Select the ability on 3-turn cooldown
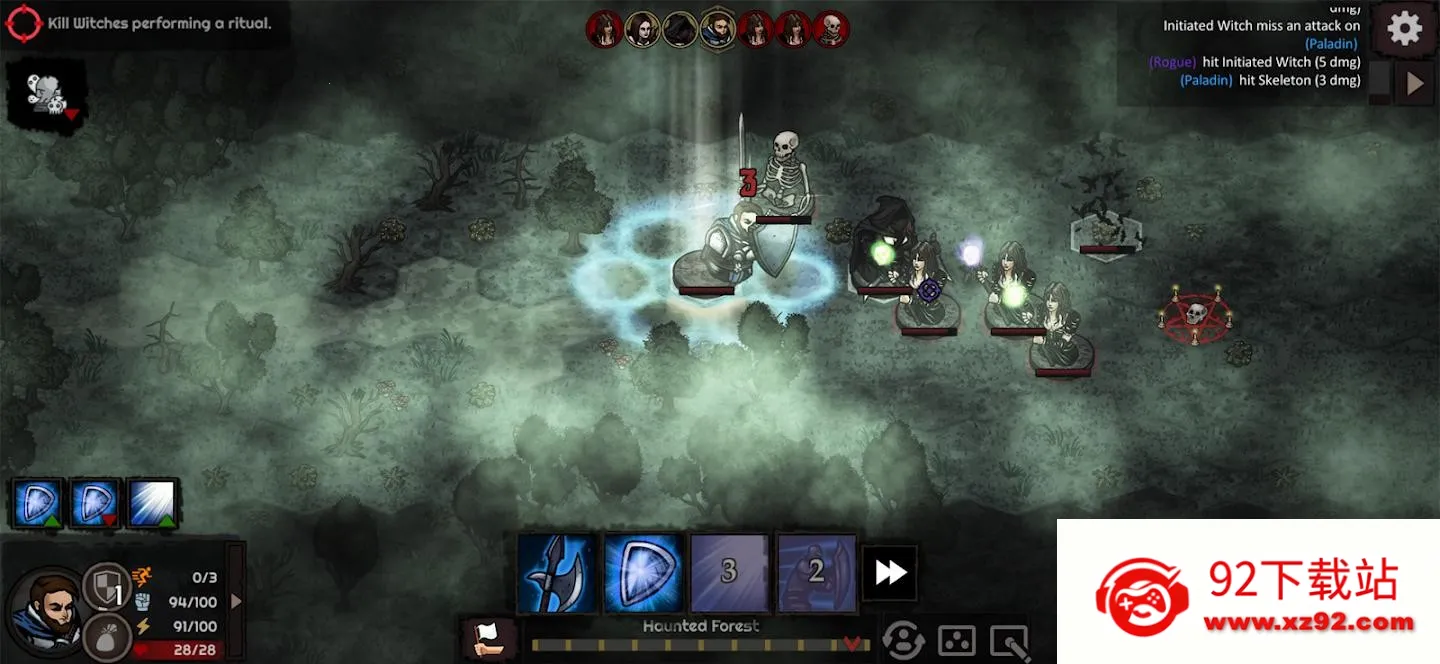 click(x=729, y=573)
